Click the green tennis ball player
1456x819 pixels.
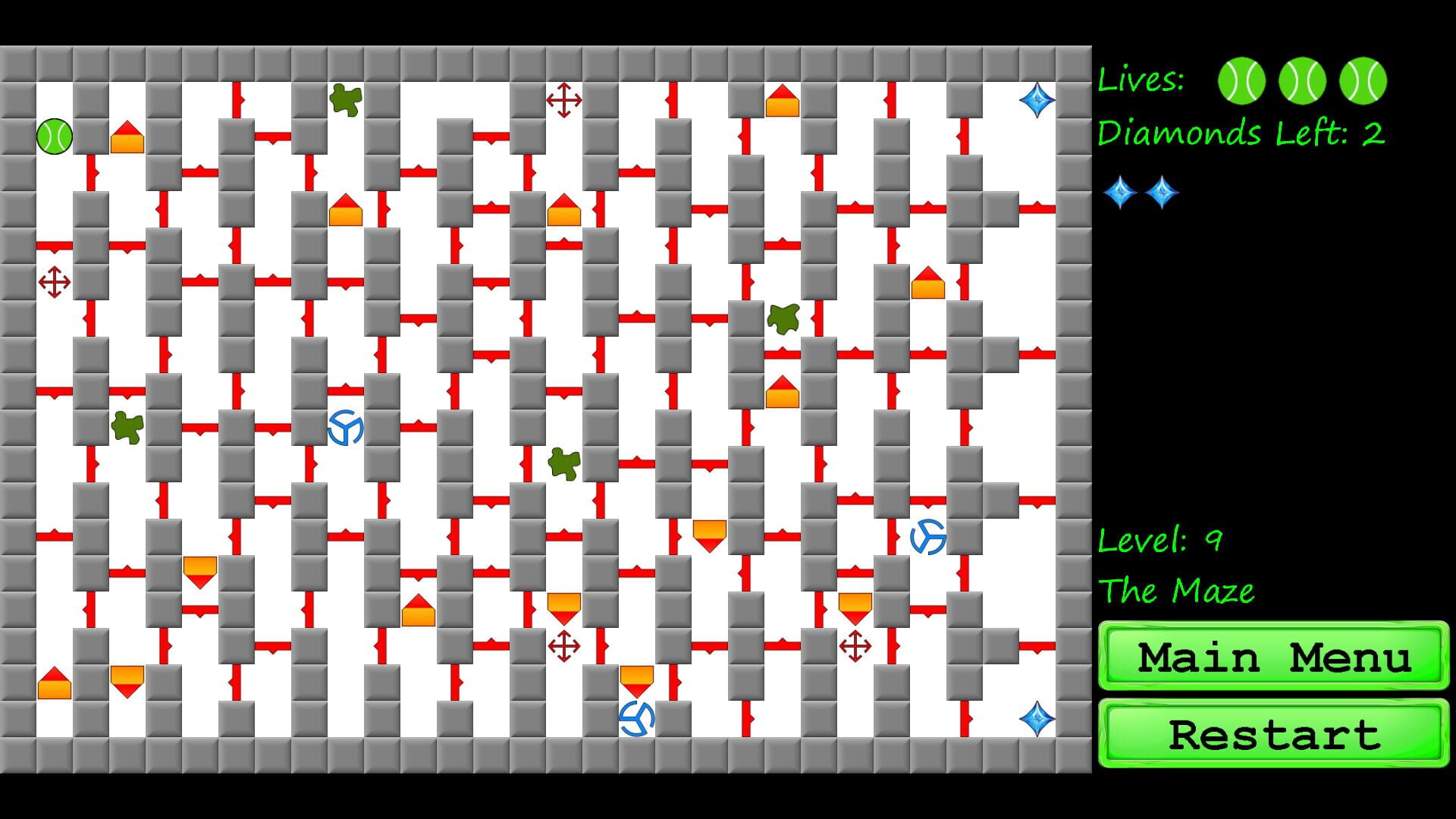pyautogui.click(x=55, y=136)
